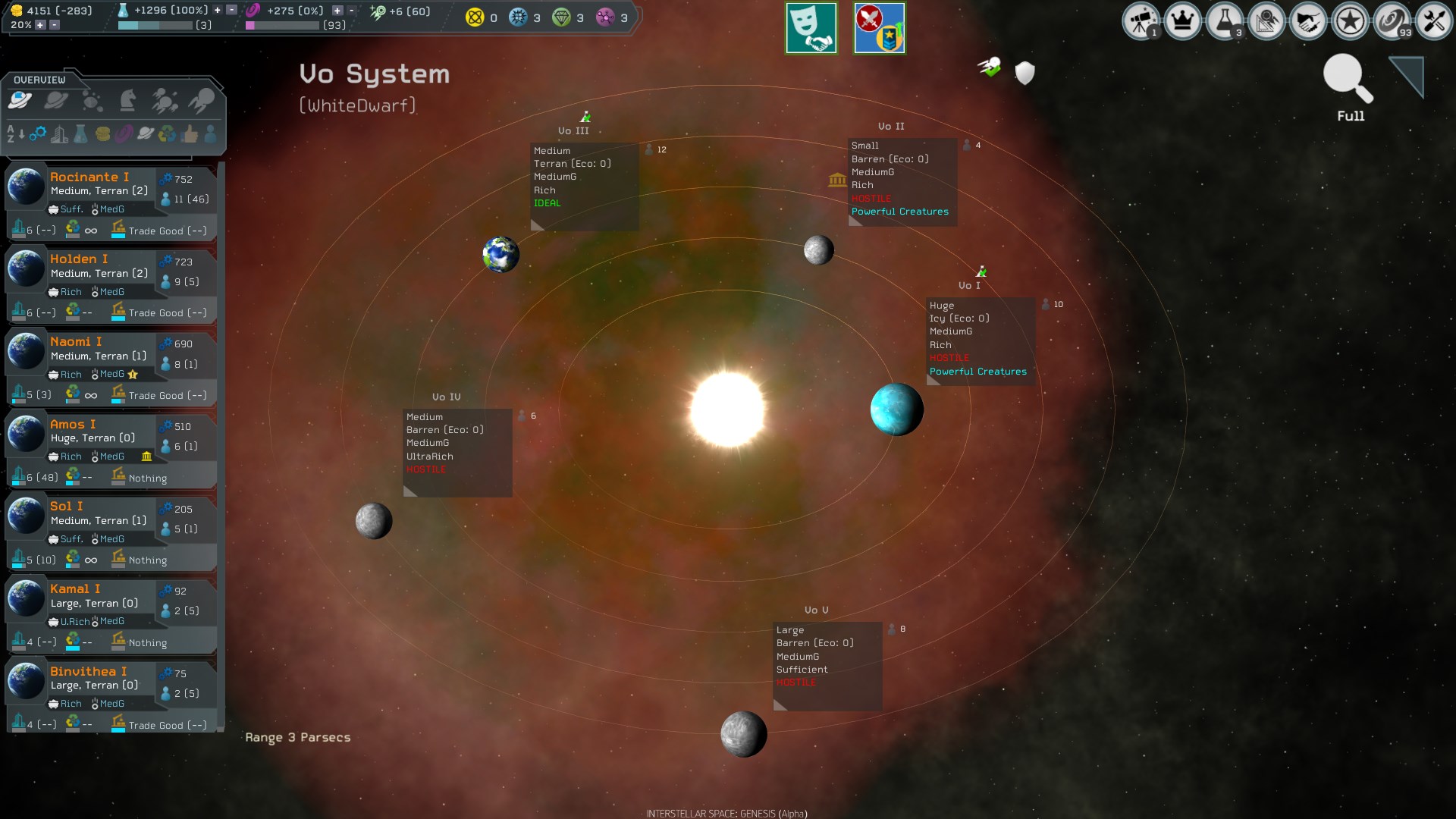Screen dimensions: 1456x819
Task: Select the fleets filter in the Overview panel
Action: point(164,99)
